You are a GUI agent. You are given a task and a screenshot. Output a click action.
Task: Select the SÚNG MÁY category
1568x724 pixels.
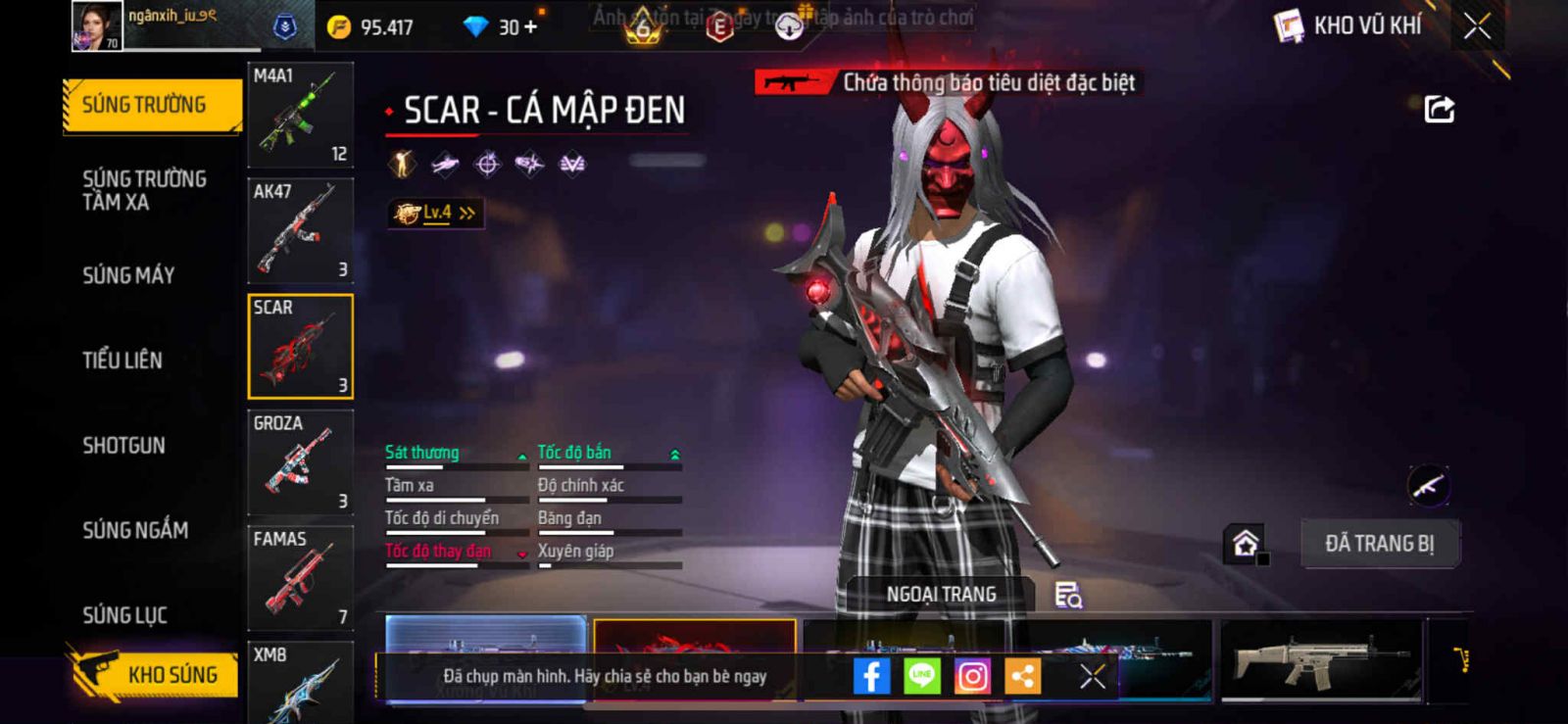click(128, 275)
